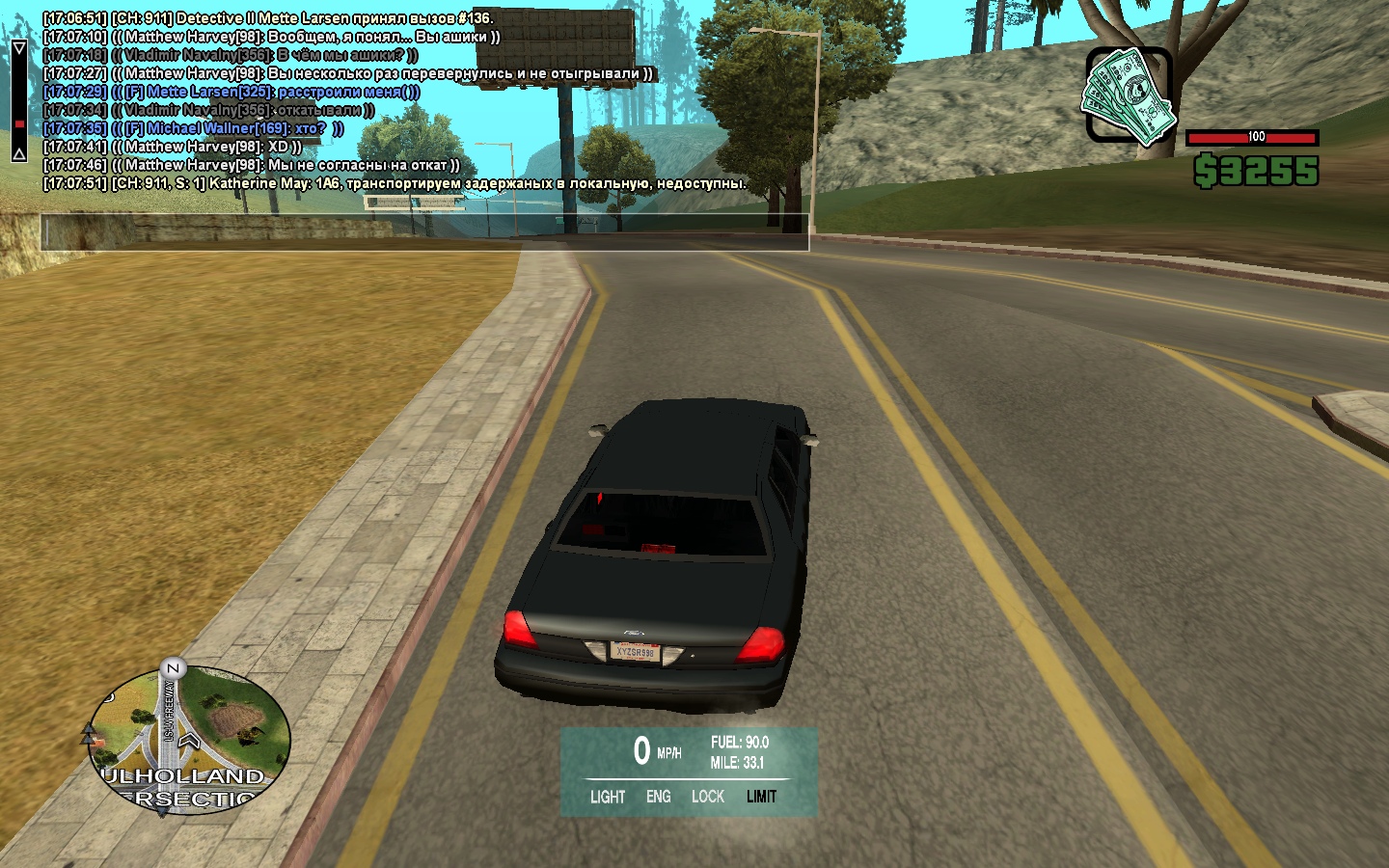This screenshot has height=868, width=1389.
Task: Toggle the LIMIT speed limiter indicator
Action: (761, 797)
